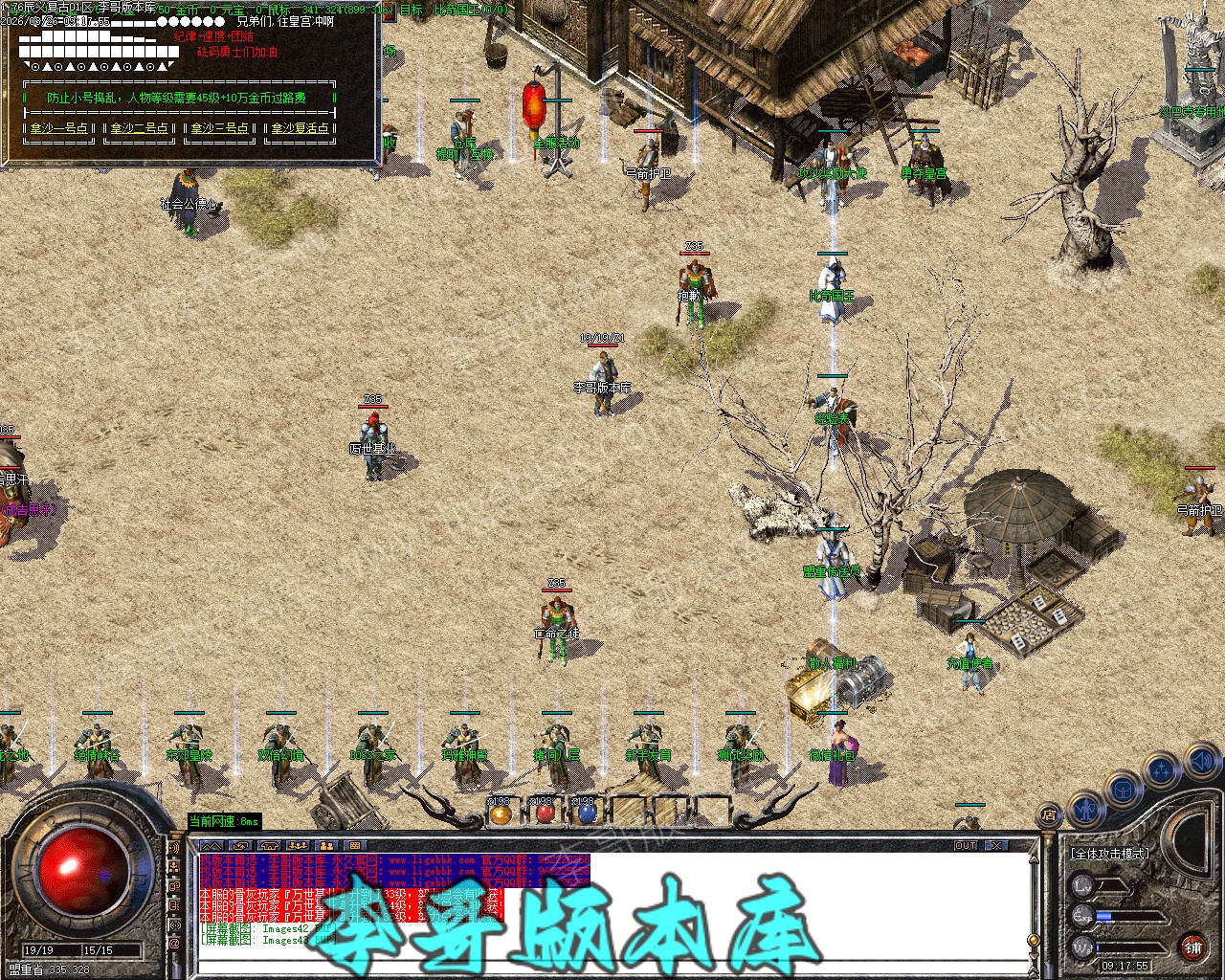Open the character equipment panel icon
Screen dimensions: 1225x980
(1084, 809)
